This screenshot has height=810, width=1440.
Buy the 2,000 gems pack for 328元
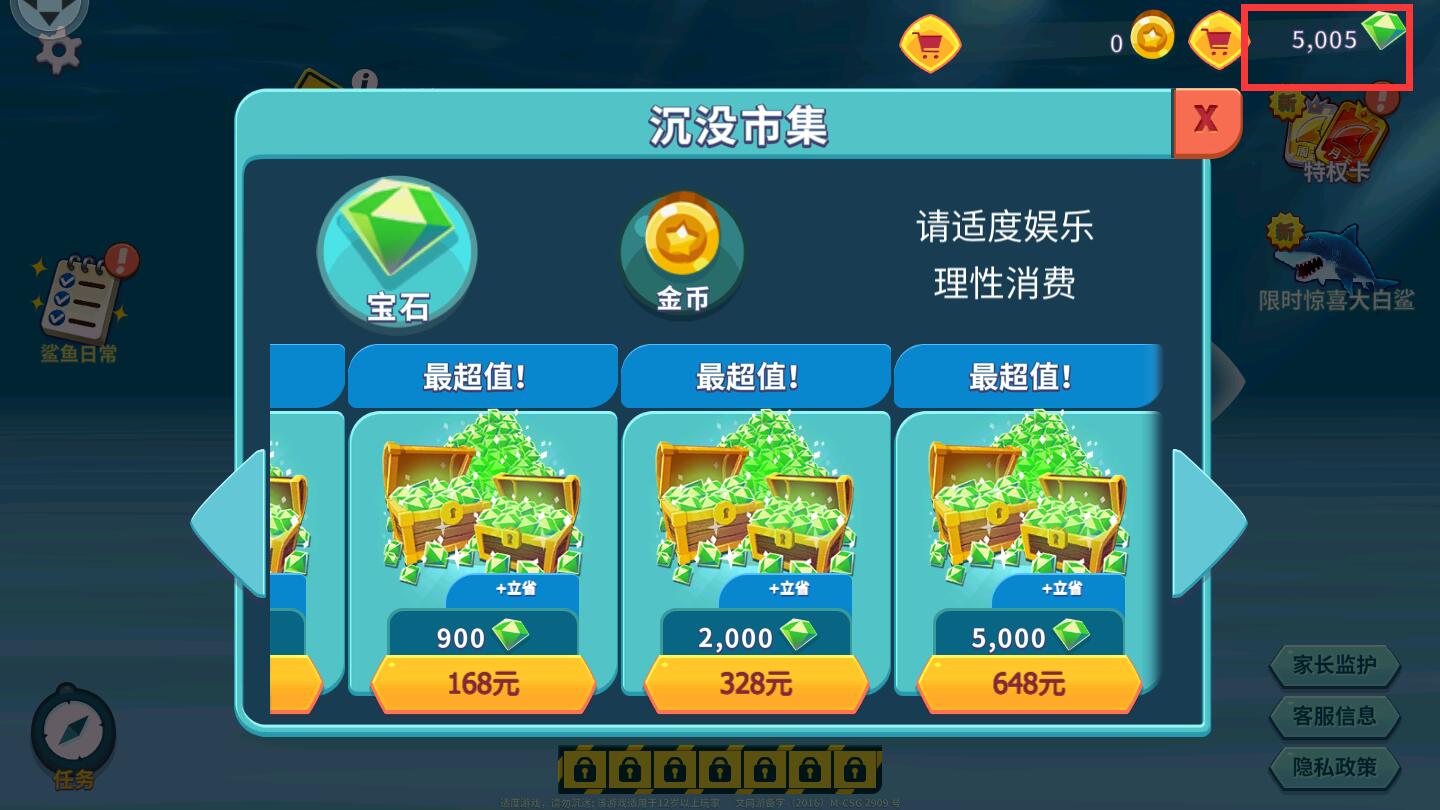tap(755, 683)
